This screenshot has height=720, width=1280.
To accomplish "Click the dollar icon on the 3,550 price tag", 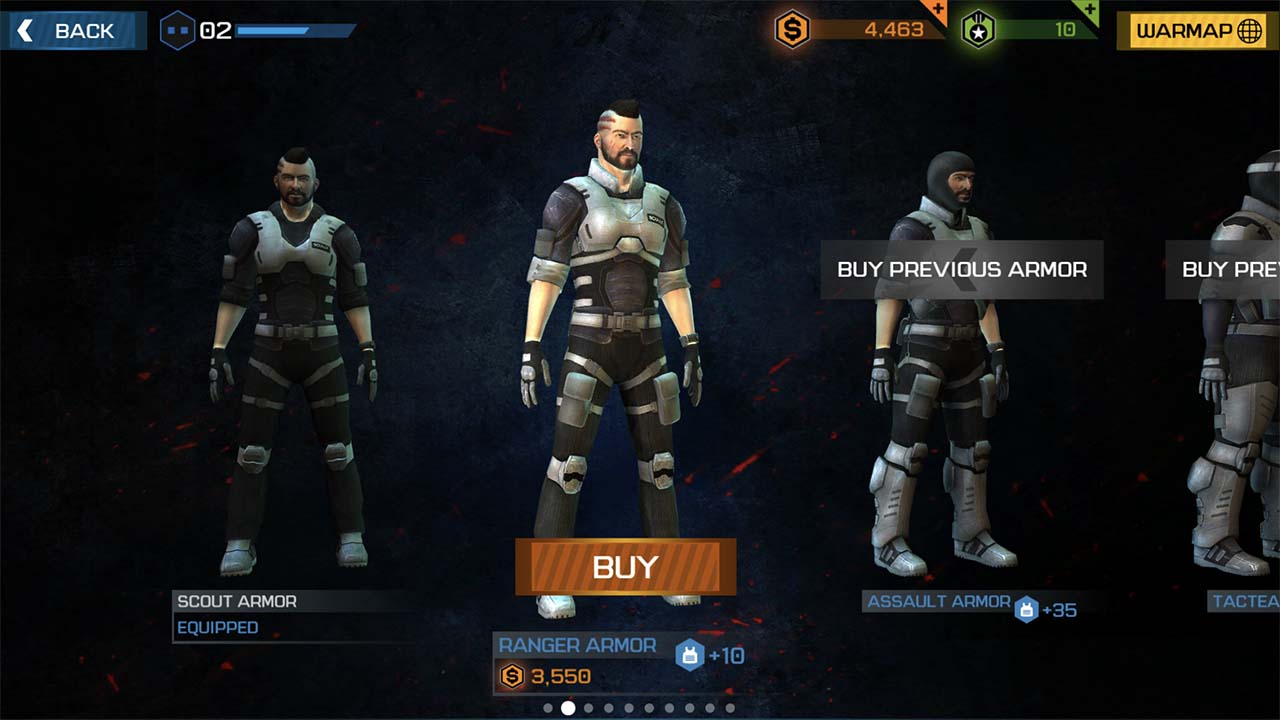I will tap(511, 676).
